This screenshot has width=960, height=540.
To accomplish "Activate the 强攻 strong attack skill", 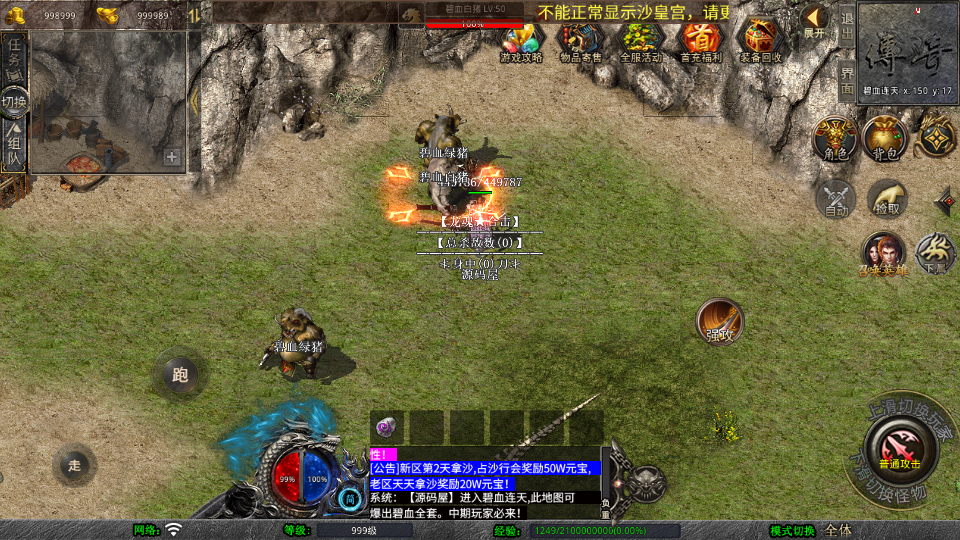I will click(720, 322).
